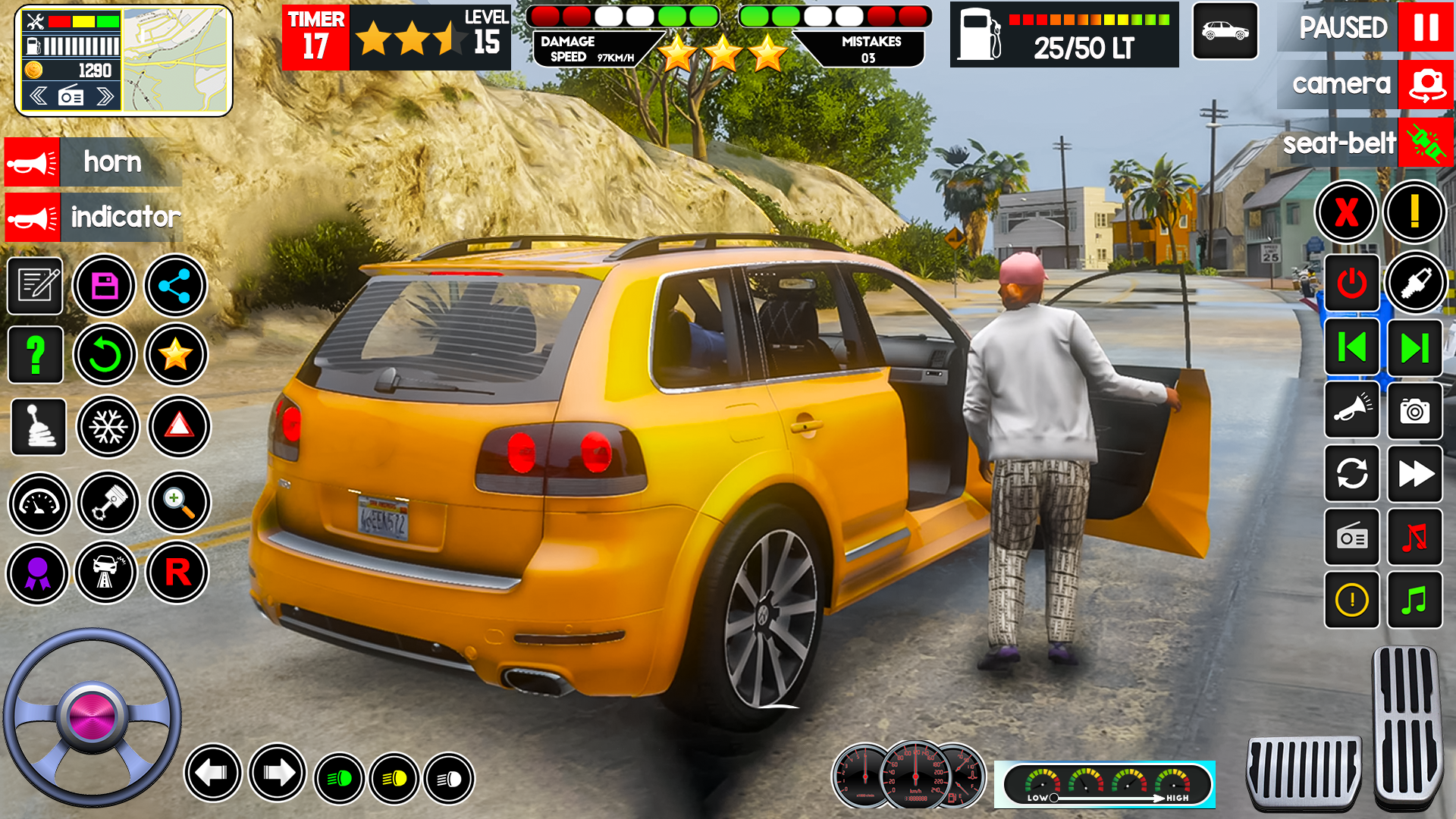
Task: Open the green question mark help
Action: click(36, 354)
